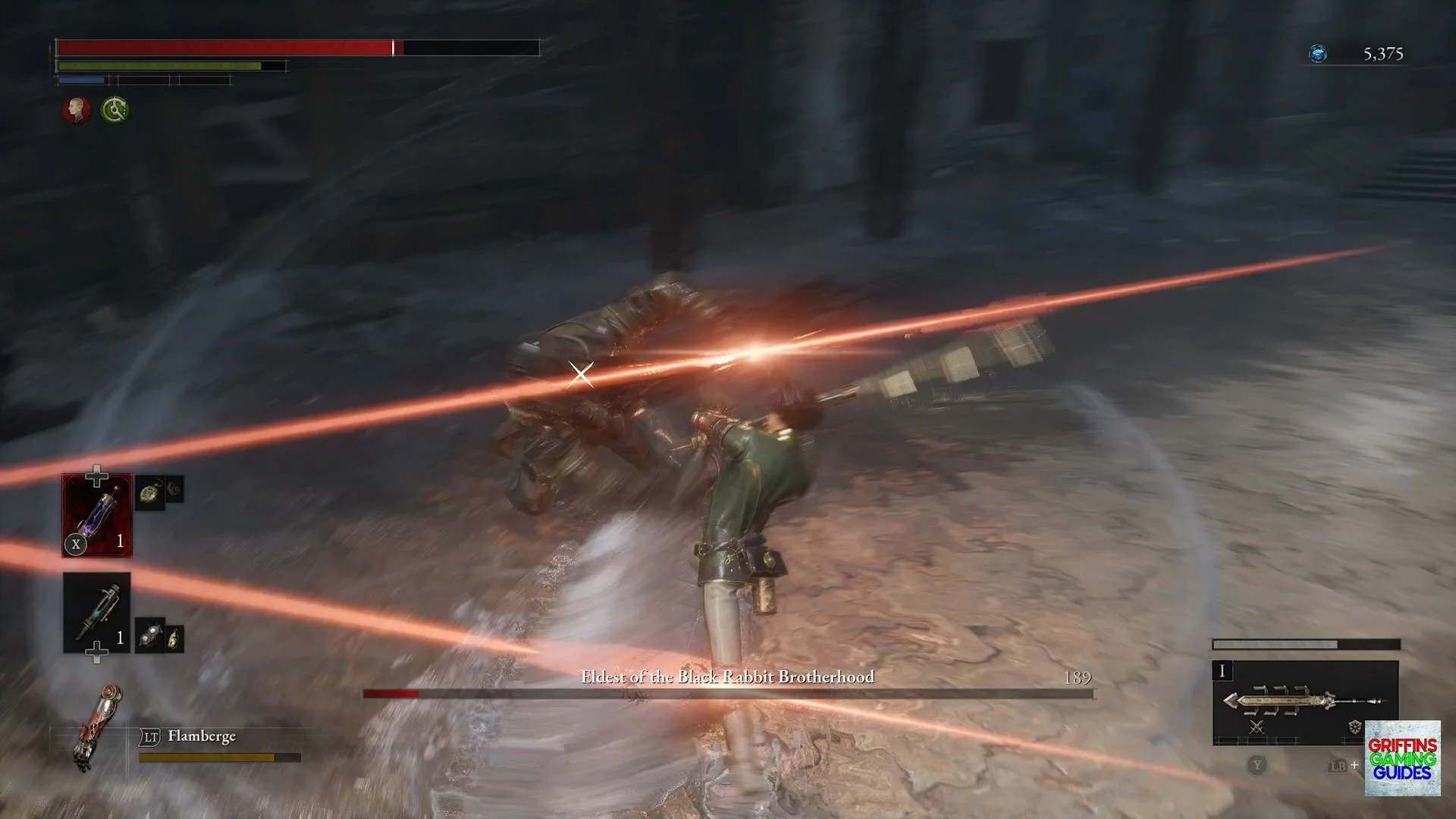Click the shield-emblem handle Fable Art icon

point(1354,727)
